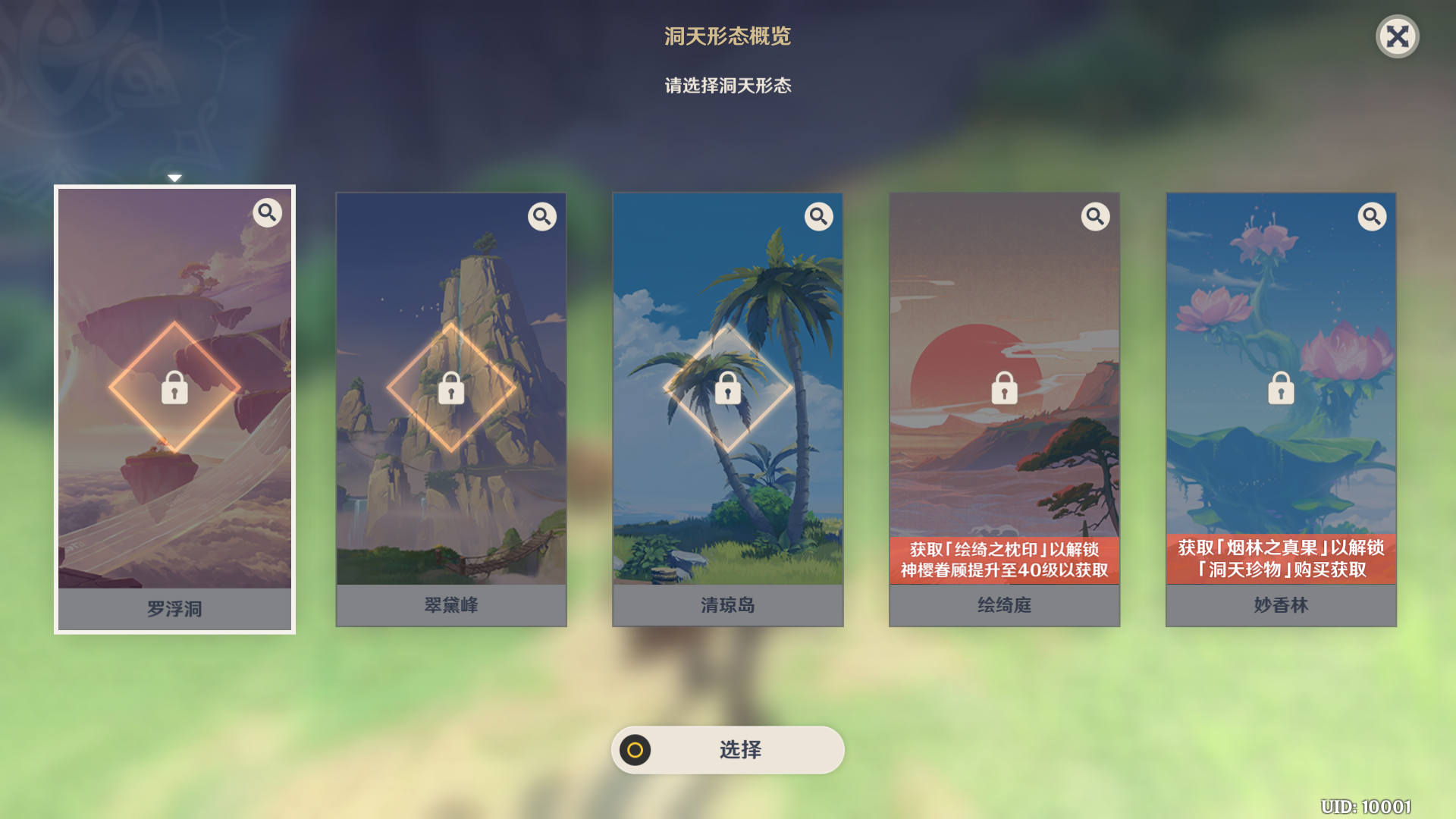The height and width of the screenshot is (819, 1456).
Task: Open the zoom preview for 清琼岛
Action: click(819, 216)
